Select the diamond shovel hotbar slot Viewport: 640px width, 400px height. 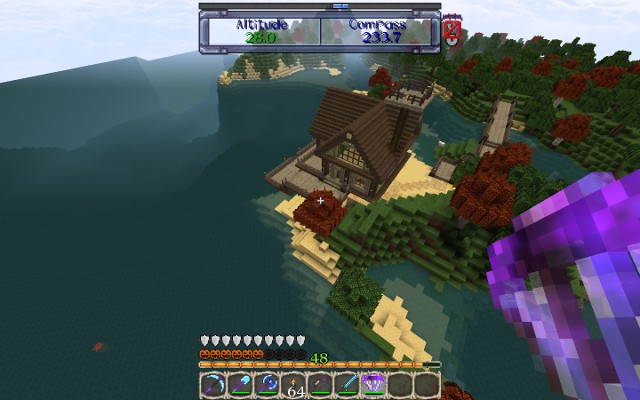(x=240, y=385)
